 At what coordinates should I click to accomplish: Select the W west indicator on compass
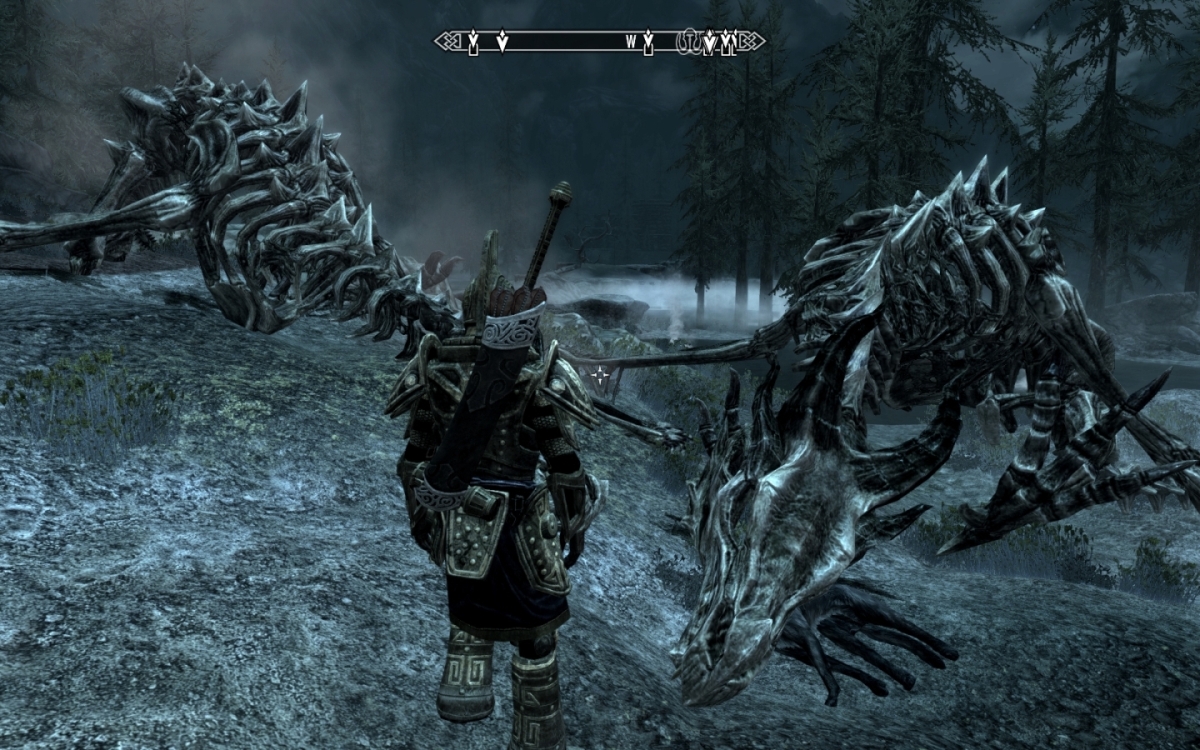click(x=631, y=42)
